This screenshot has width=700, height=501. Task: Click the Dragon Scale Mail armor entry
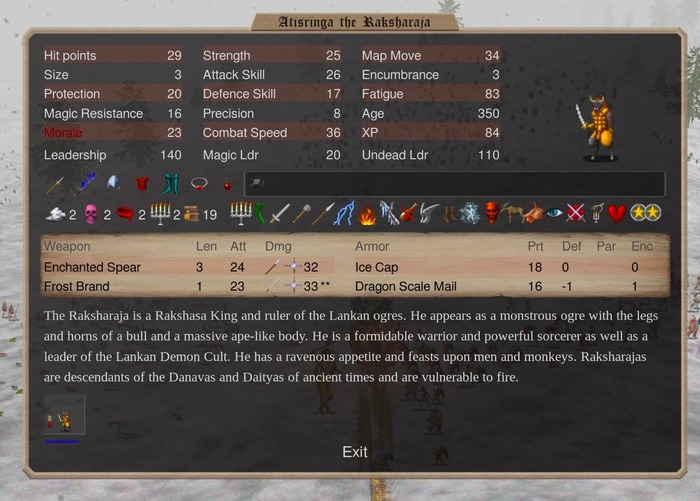click(406, 286)
